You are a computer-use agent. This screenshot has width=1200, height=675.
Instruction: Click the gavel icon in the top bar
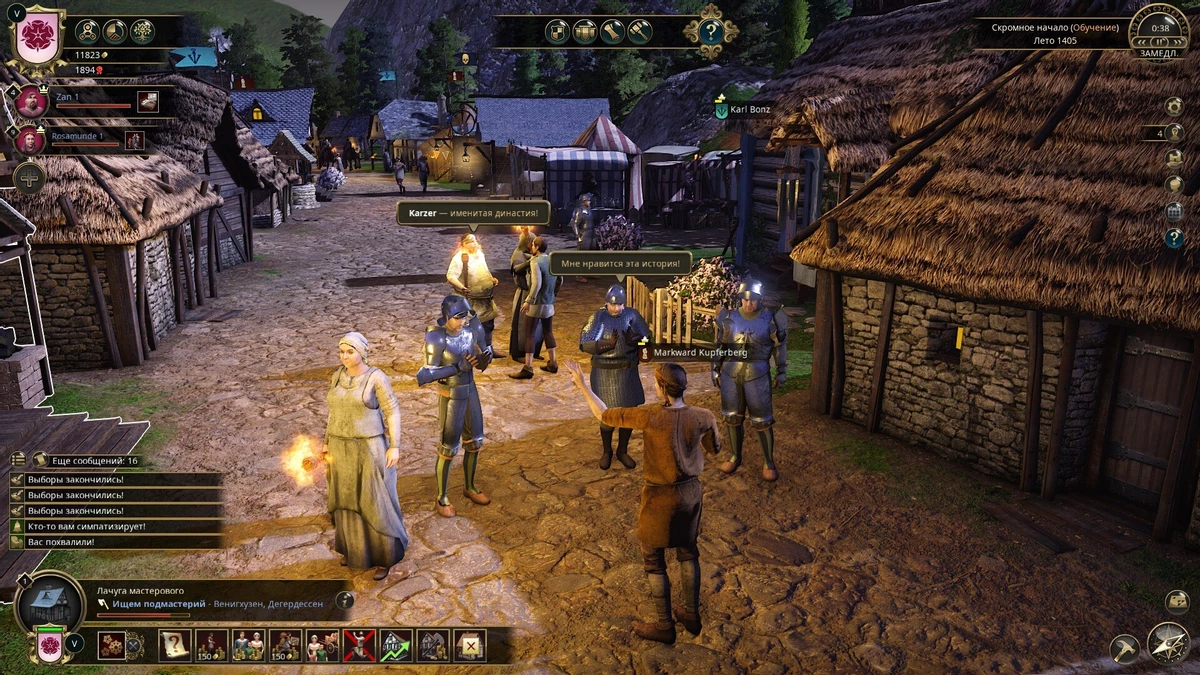coord(639,31)
